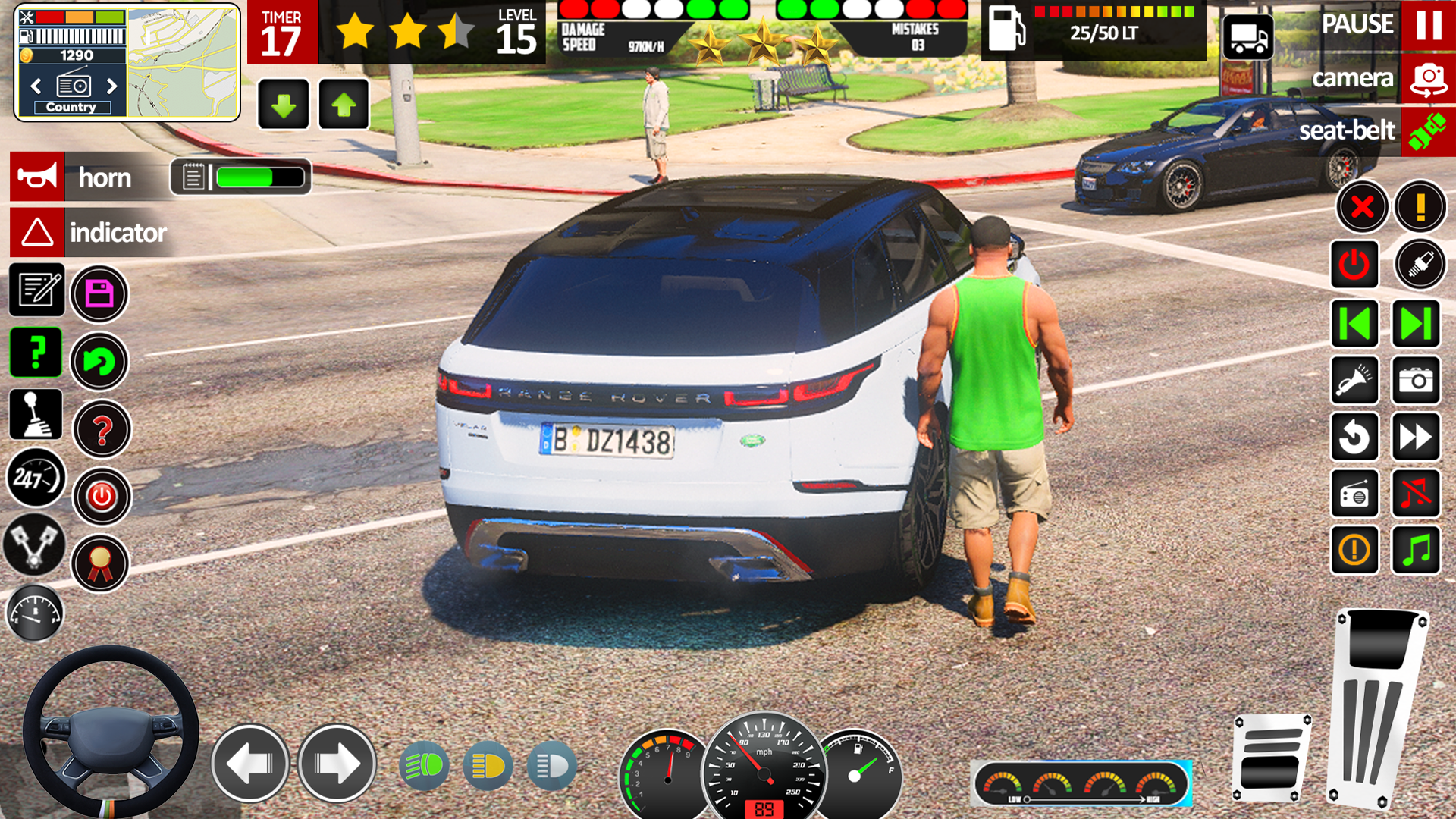Mute music with the crossed-out note icon
Image resolution: width=1456 pixels, height=819 pixels.
click(x=1415, y=494)
